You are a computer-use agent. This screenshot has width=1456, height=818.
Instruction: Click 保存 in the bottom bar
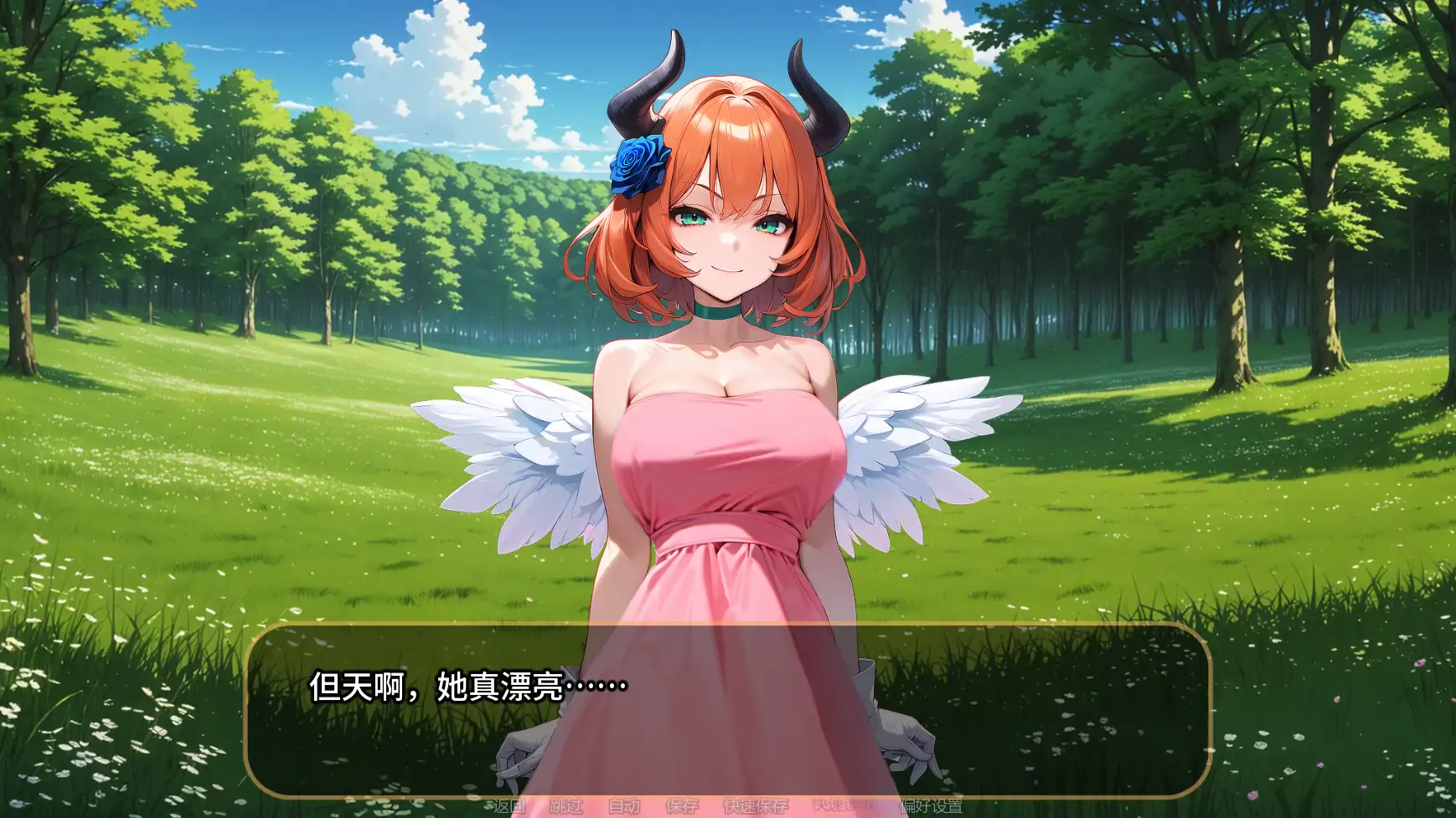(x=681, y=805)
